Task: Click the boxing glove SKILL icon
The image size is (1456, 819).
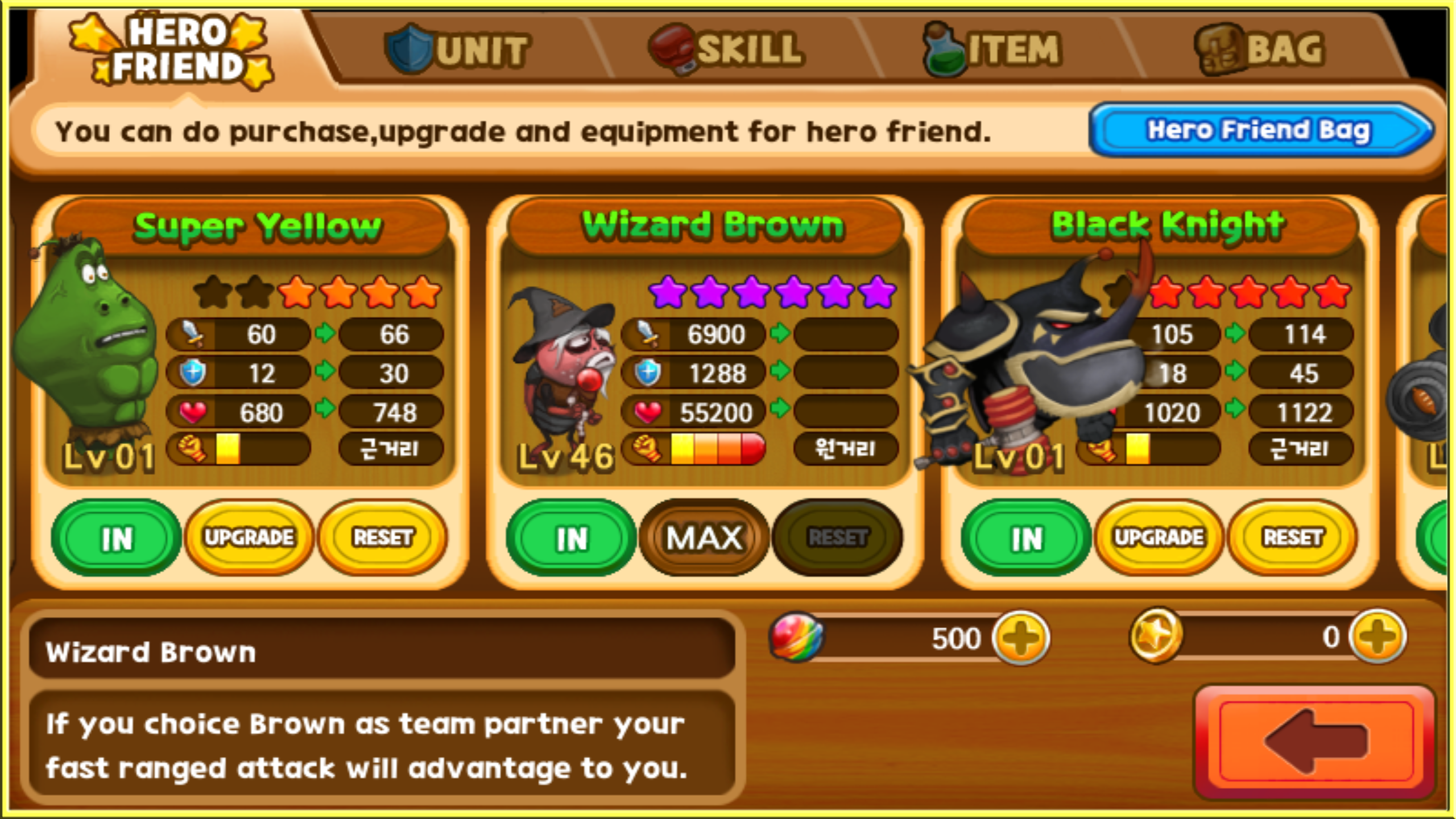Action: (674, 48)
